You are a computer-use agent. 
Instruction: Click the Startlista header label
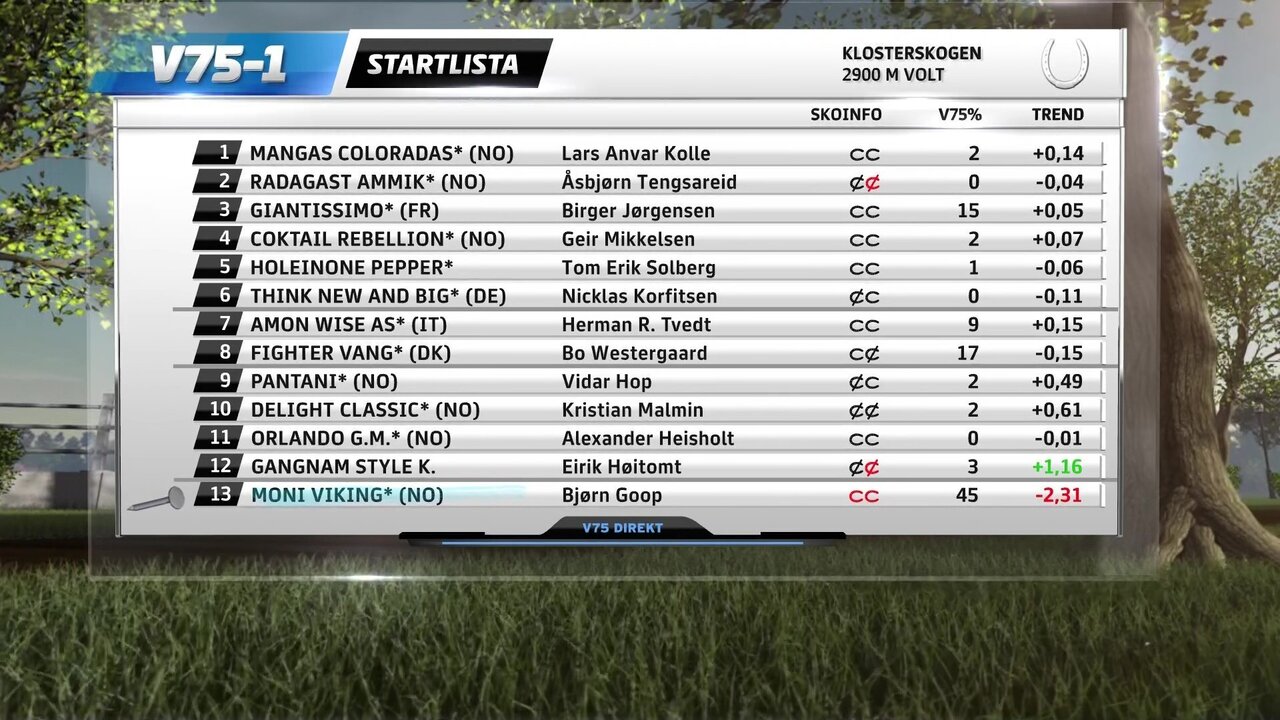click(x=442, y=64)
